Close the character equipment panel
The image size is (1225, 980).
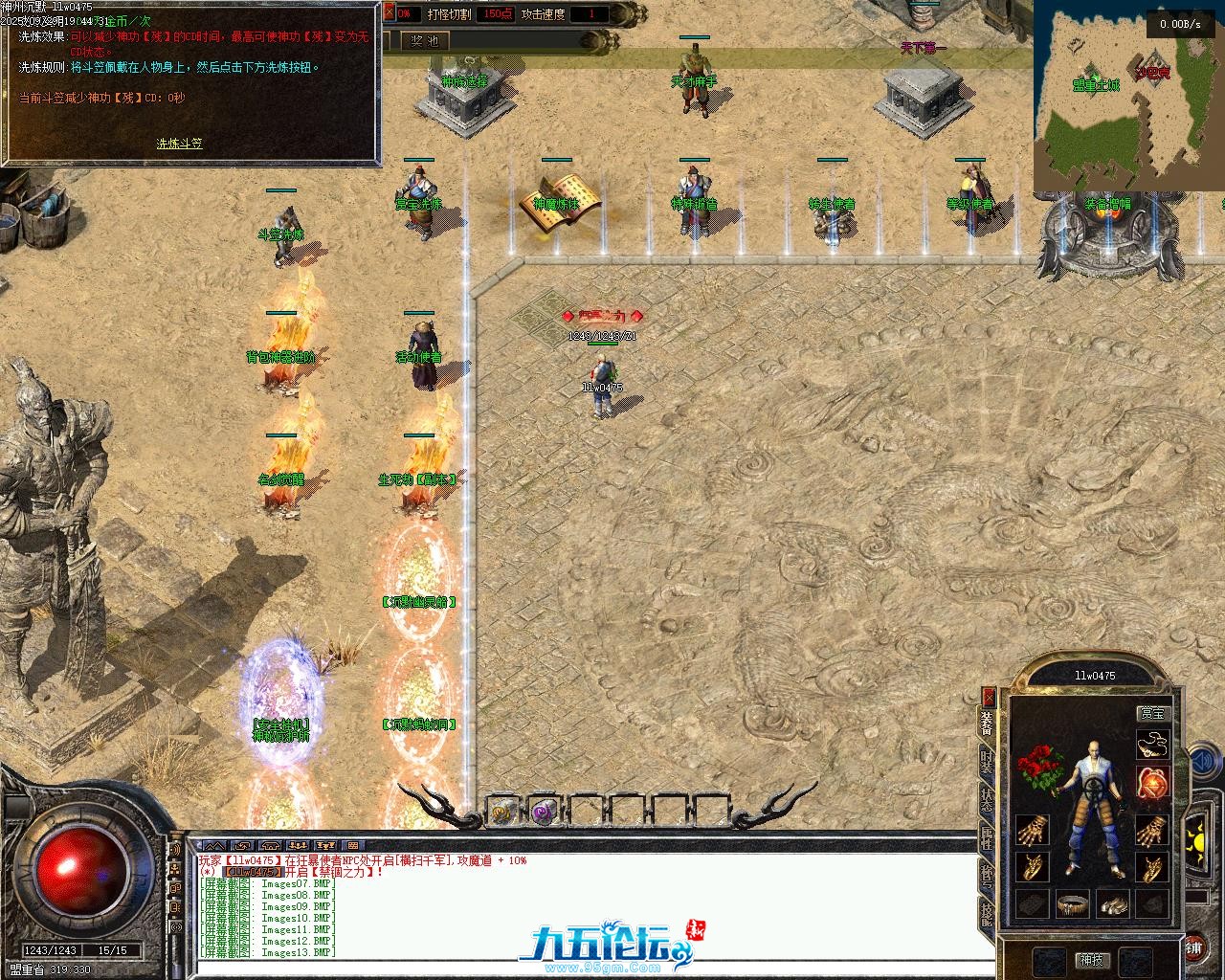(989, 696)
